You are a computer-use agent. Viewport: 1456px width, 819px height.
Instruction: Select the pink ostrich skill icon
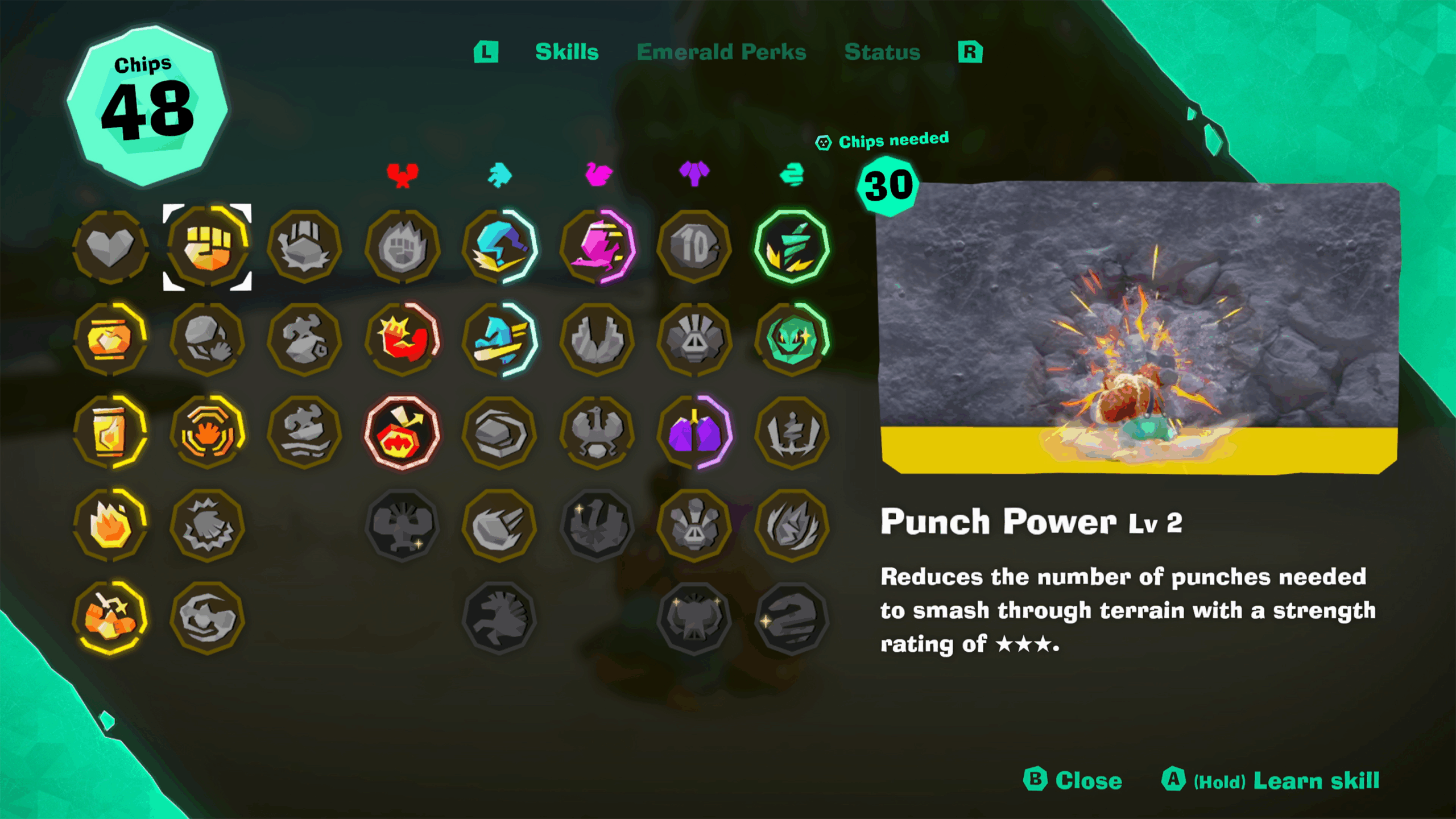click(x=597, y=247)
